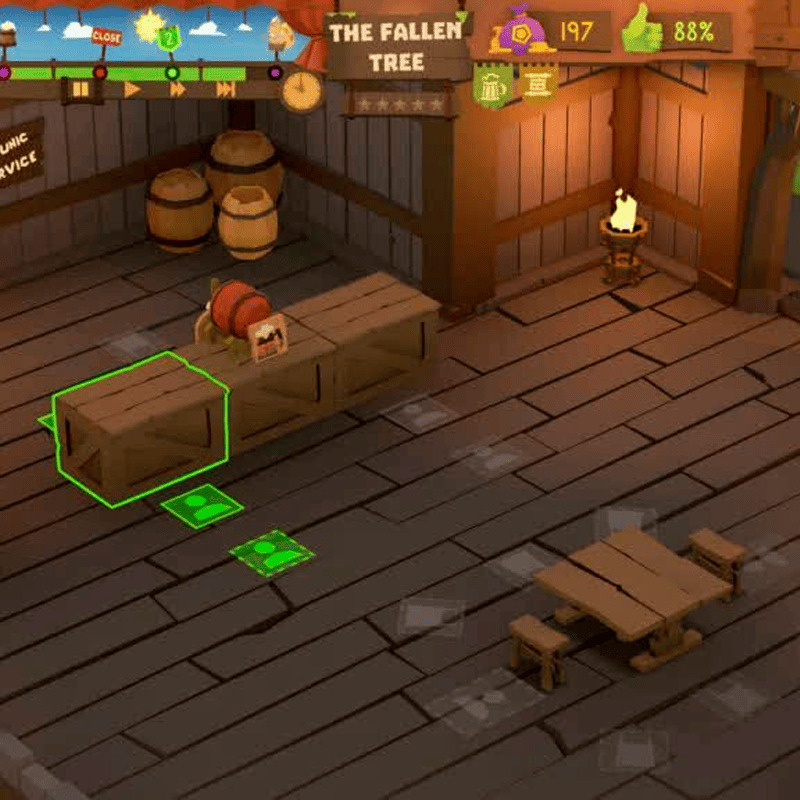Open The Fallen Tree tavern sign
Viewport: 800px width, 800px height.
coord(396,46)
